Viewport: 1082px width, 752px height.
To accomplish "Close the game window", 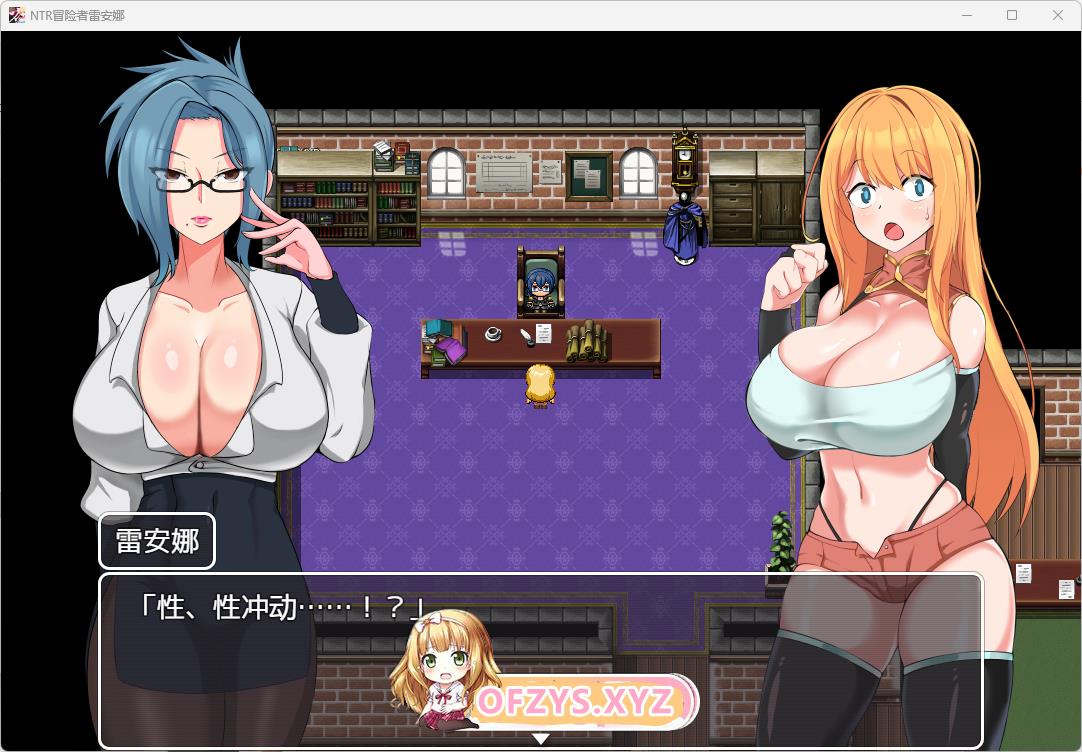I will click(x=1058, y=15).
